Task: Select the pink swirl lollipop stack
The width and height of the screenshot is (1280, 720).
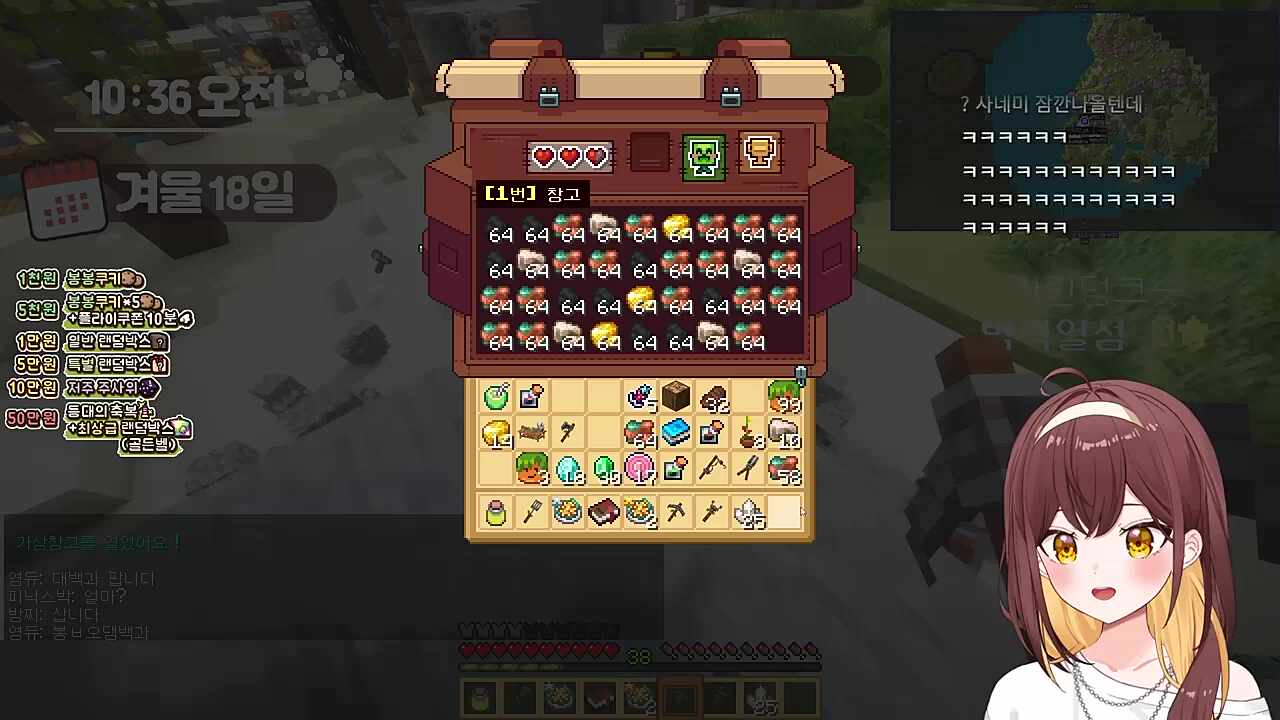Action: tap(639, 468)
